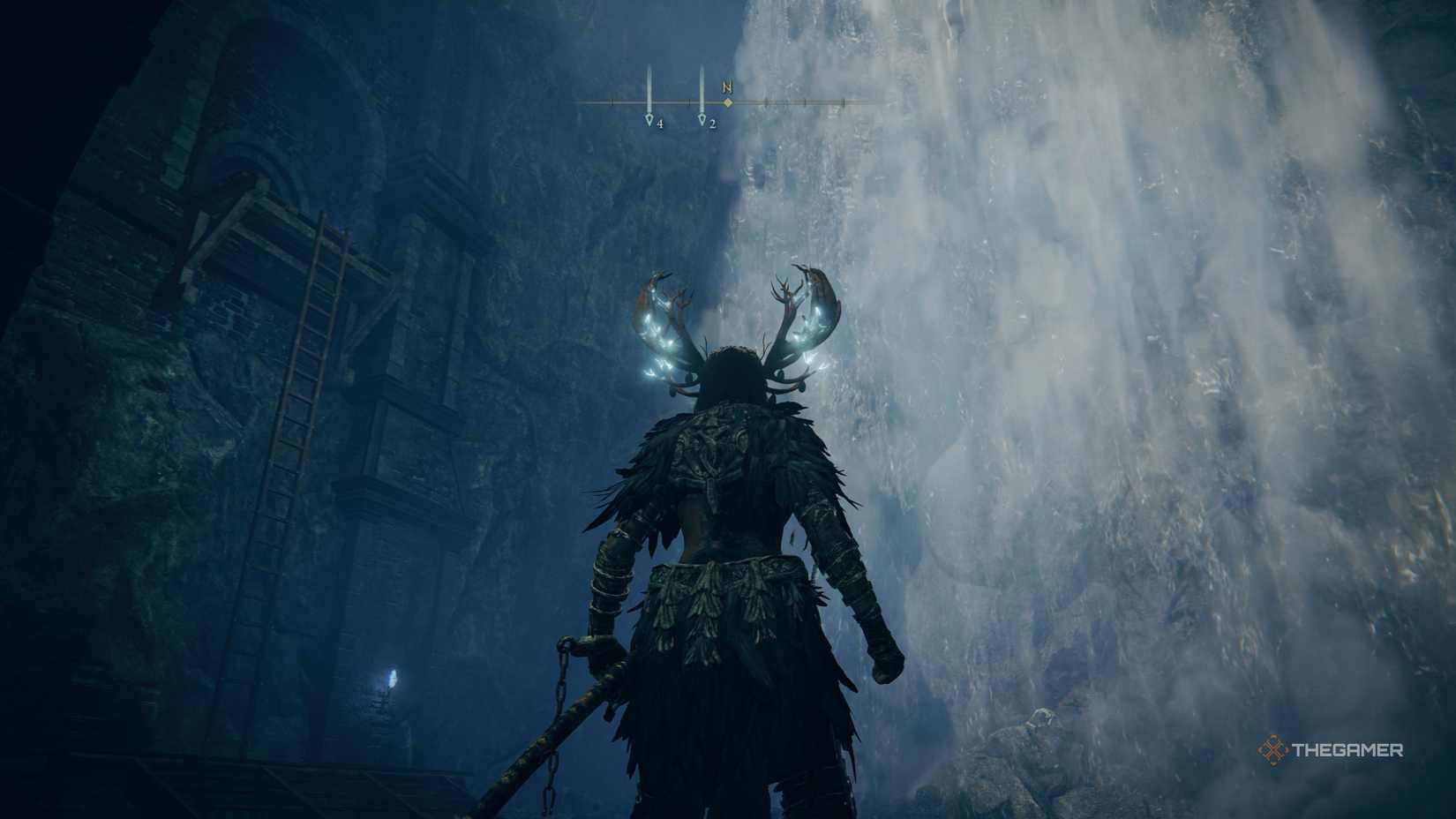Click the compass bar between markers 4 and 2

click(675, 102)
